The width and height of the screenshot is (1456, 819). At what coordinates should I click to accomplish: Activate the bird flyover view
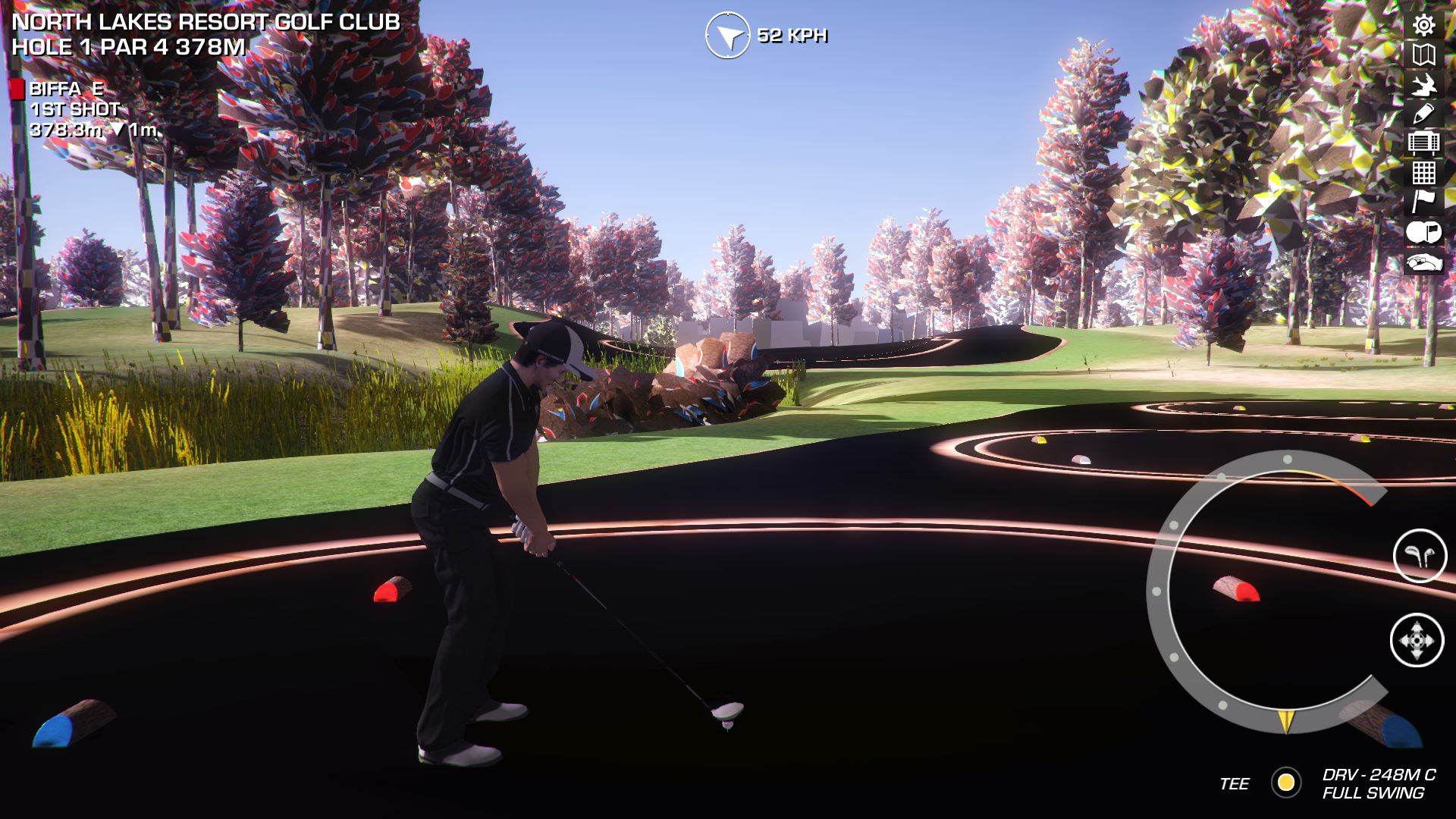pos(1423,84)
